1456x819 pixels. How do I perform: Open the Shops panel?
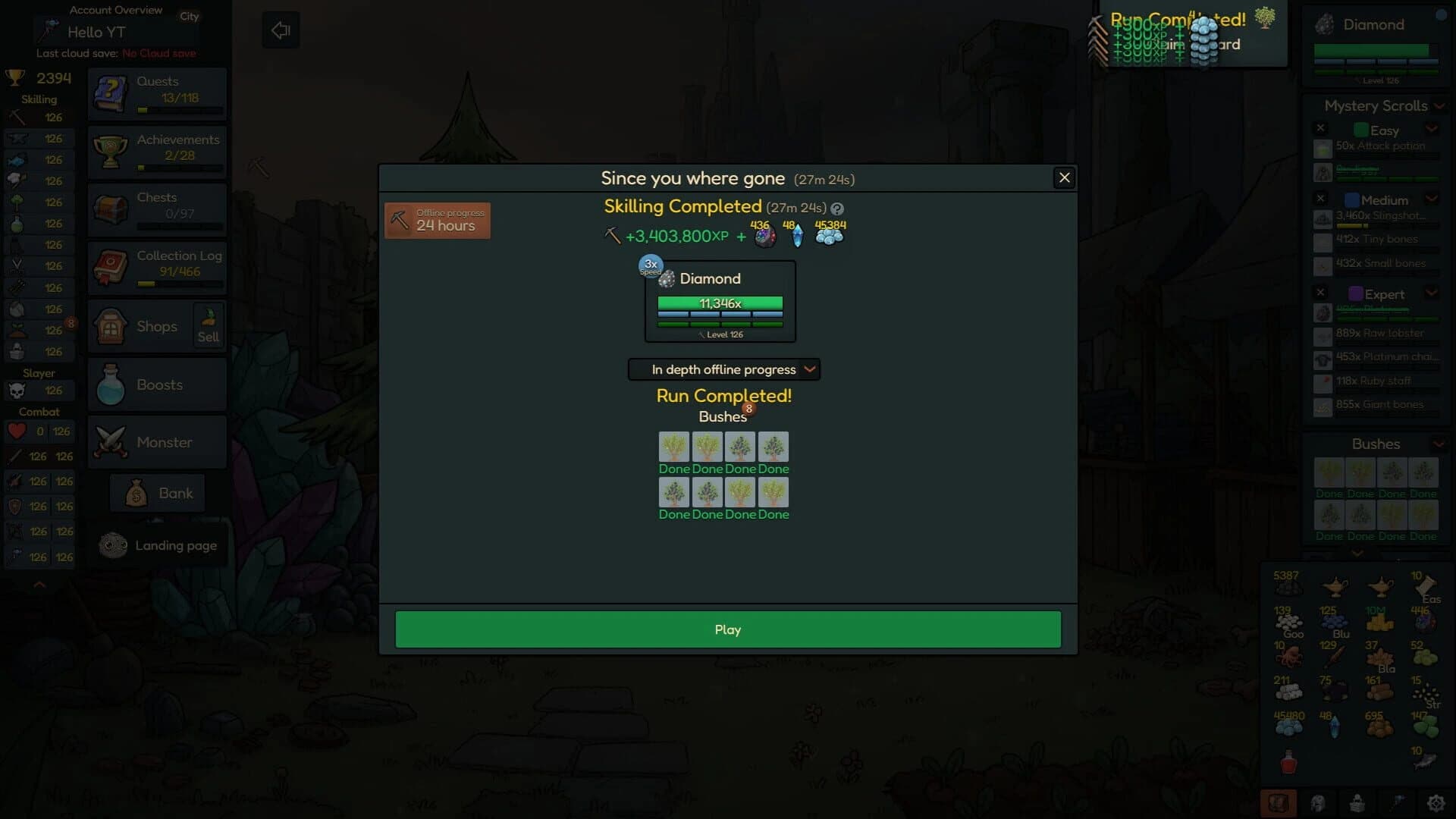tap(148, 326)
